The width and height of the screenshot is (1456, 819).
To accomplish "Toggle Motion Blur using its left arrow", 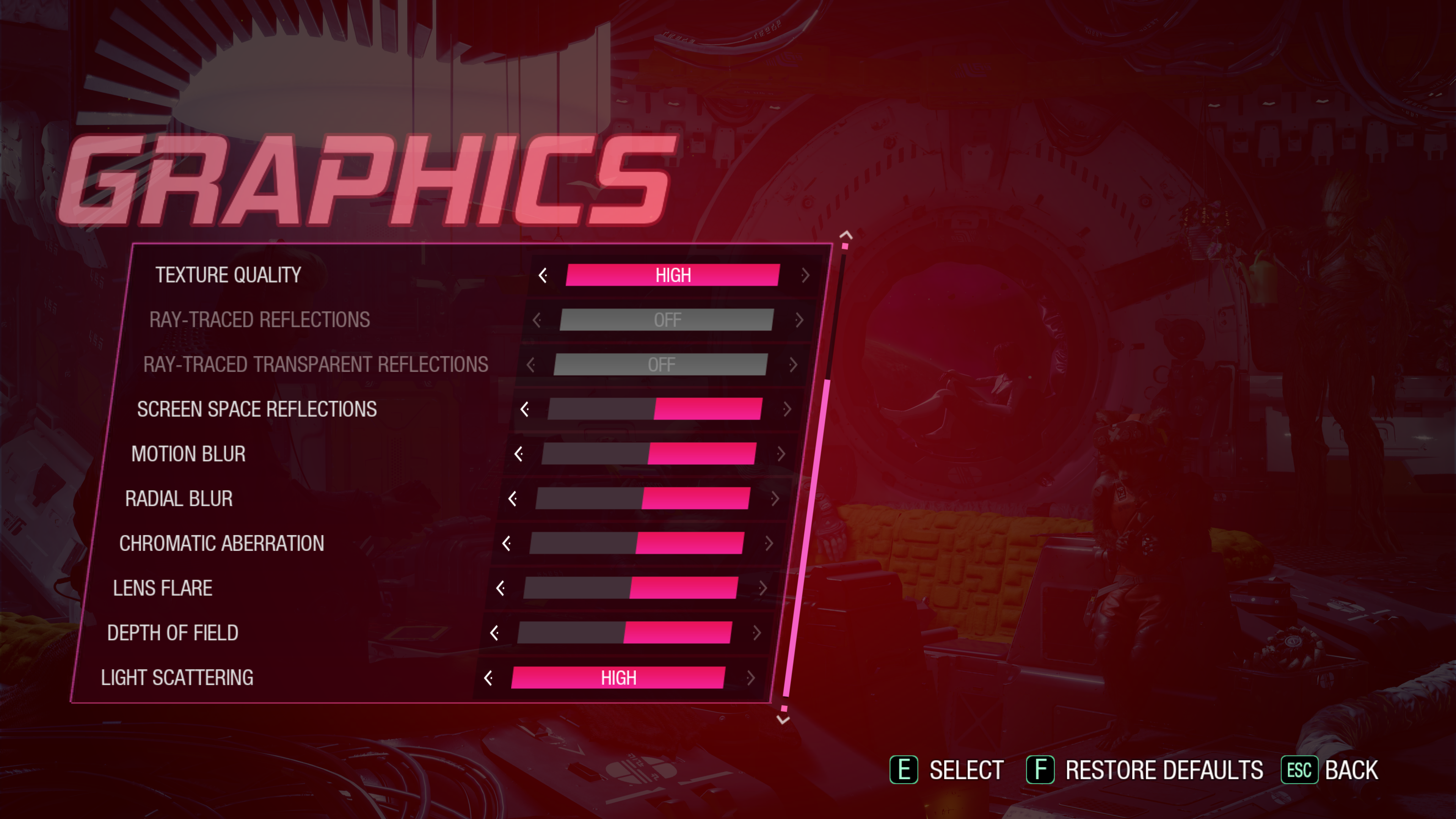I will tap(518, 454).
